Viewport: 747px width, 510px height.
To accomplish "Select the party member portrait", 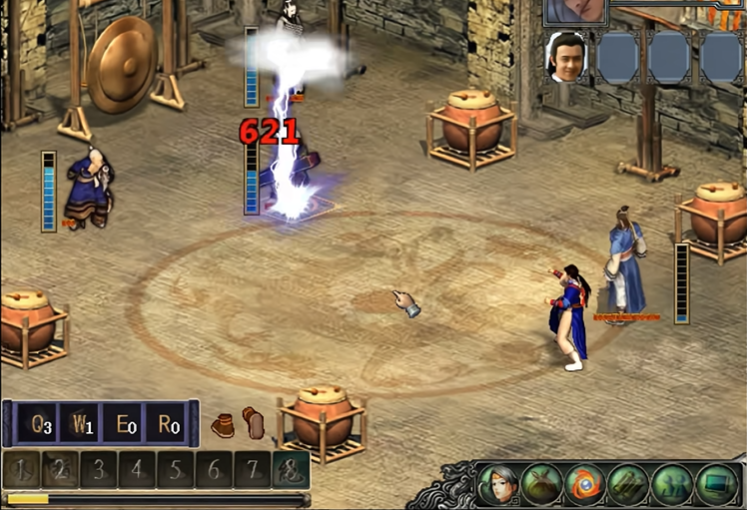I will [566, 57].
